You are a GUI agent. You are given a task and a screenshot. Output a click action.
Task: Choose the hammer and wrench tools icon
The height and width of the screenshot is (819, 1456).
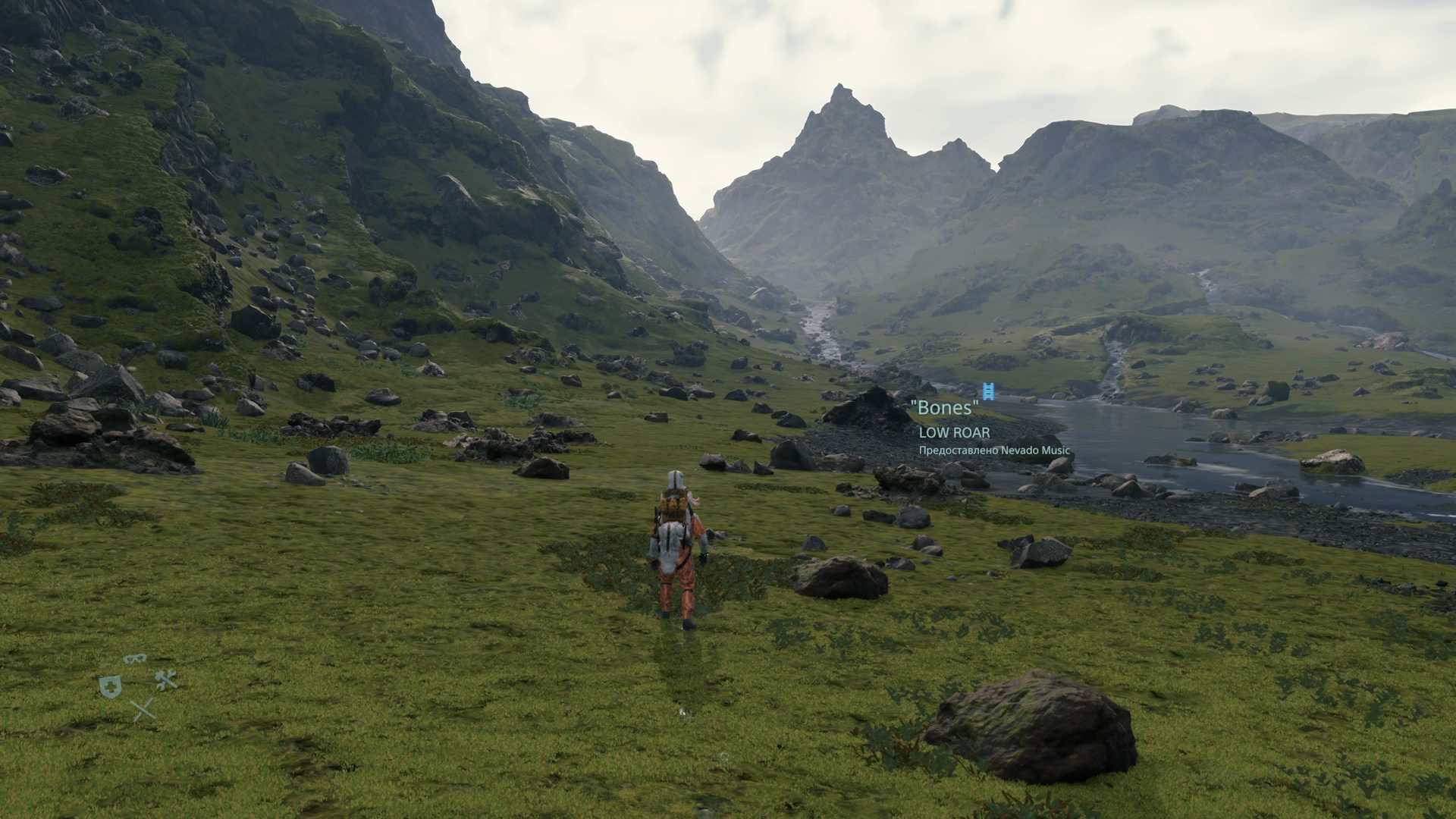[166, 679]
